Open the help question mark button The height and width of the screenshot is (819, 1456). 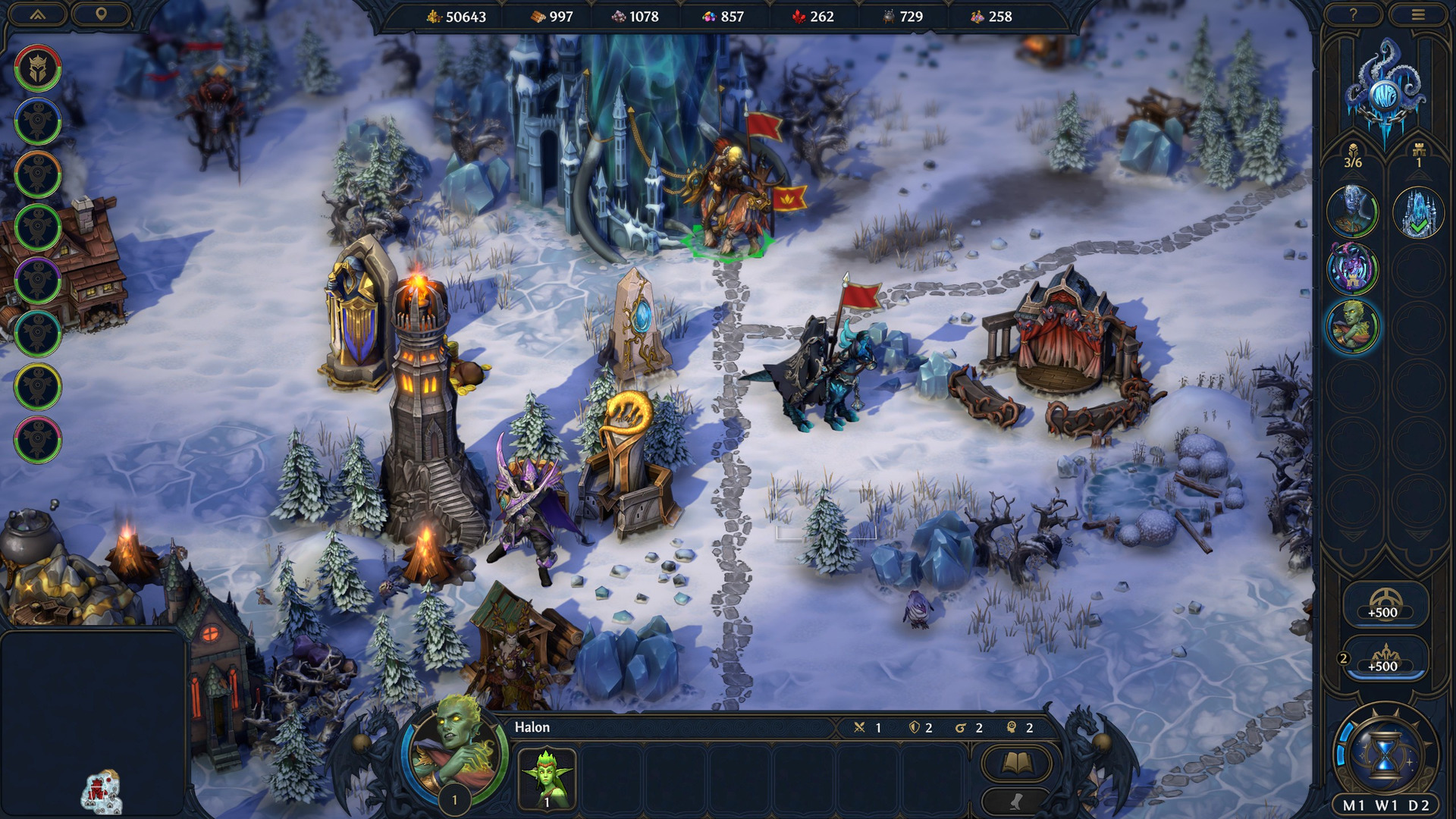1353,14
